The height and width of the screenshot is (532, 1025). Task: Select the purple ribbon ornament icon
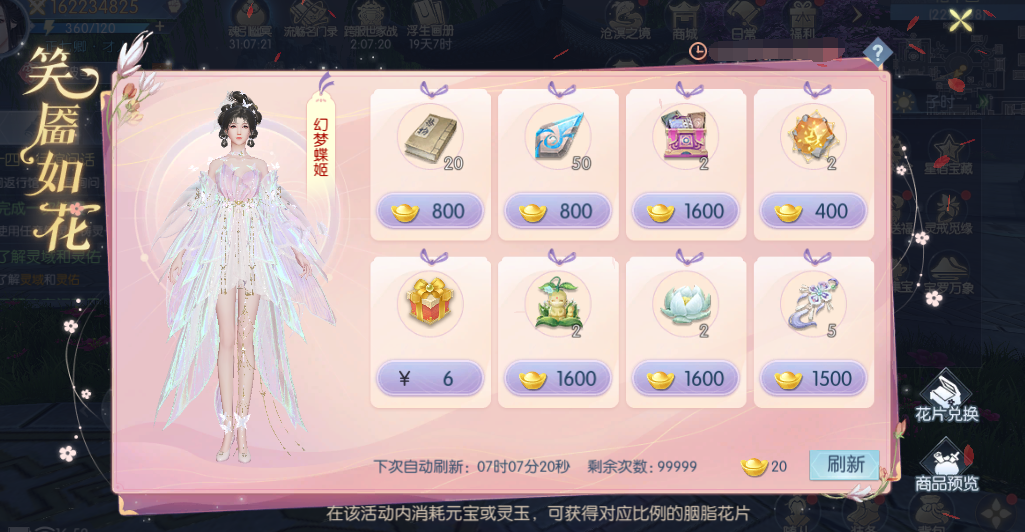[814, 303]
